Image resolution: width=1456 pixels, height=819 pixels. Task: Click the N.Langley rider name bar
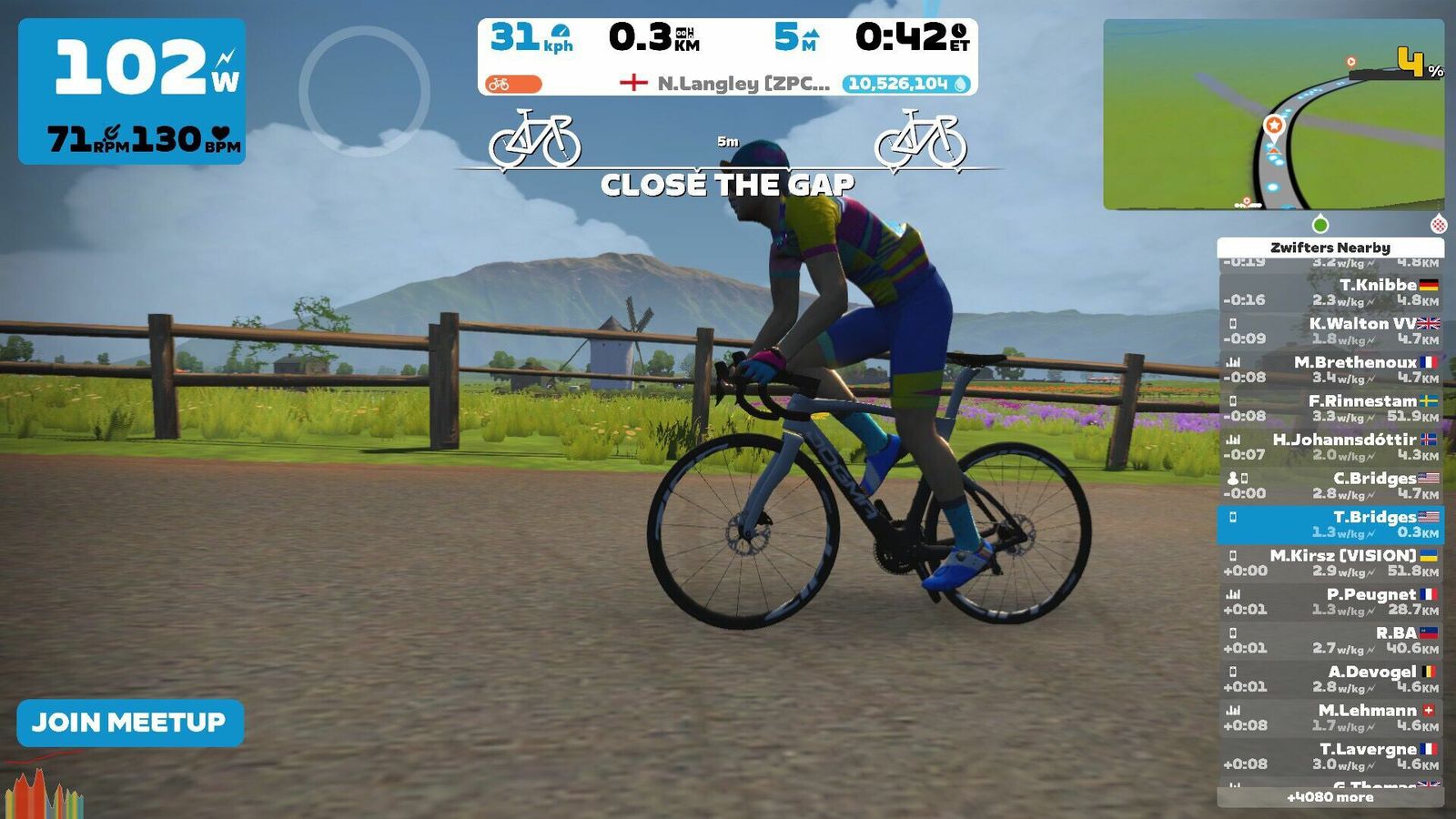728,84
